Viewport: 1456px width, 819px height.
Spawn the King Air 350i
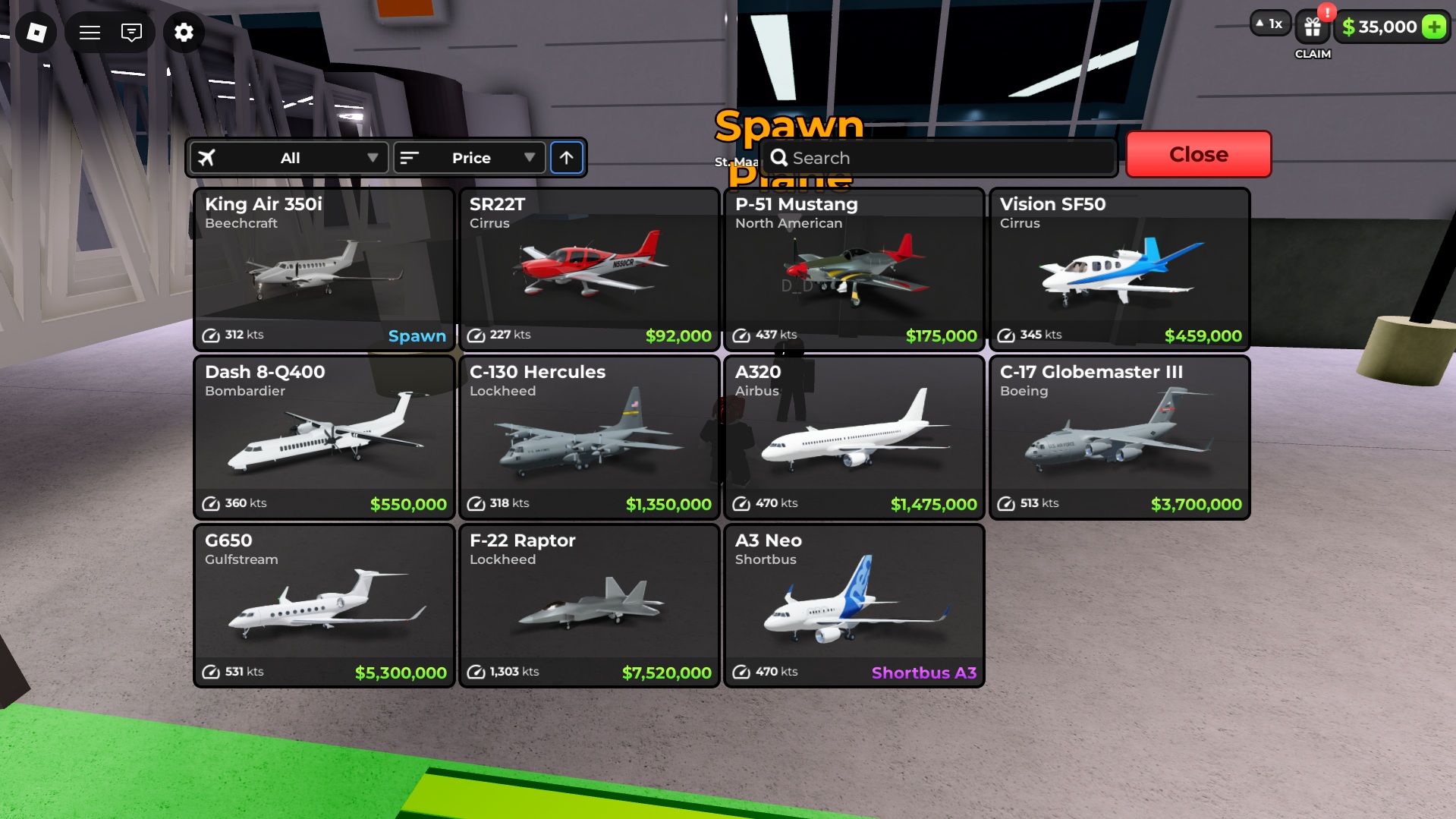click(x=416, y=335)
